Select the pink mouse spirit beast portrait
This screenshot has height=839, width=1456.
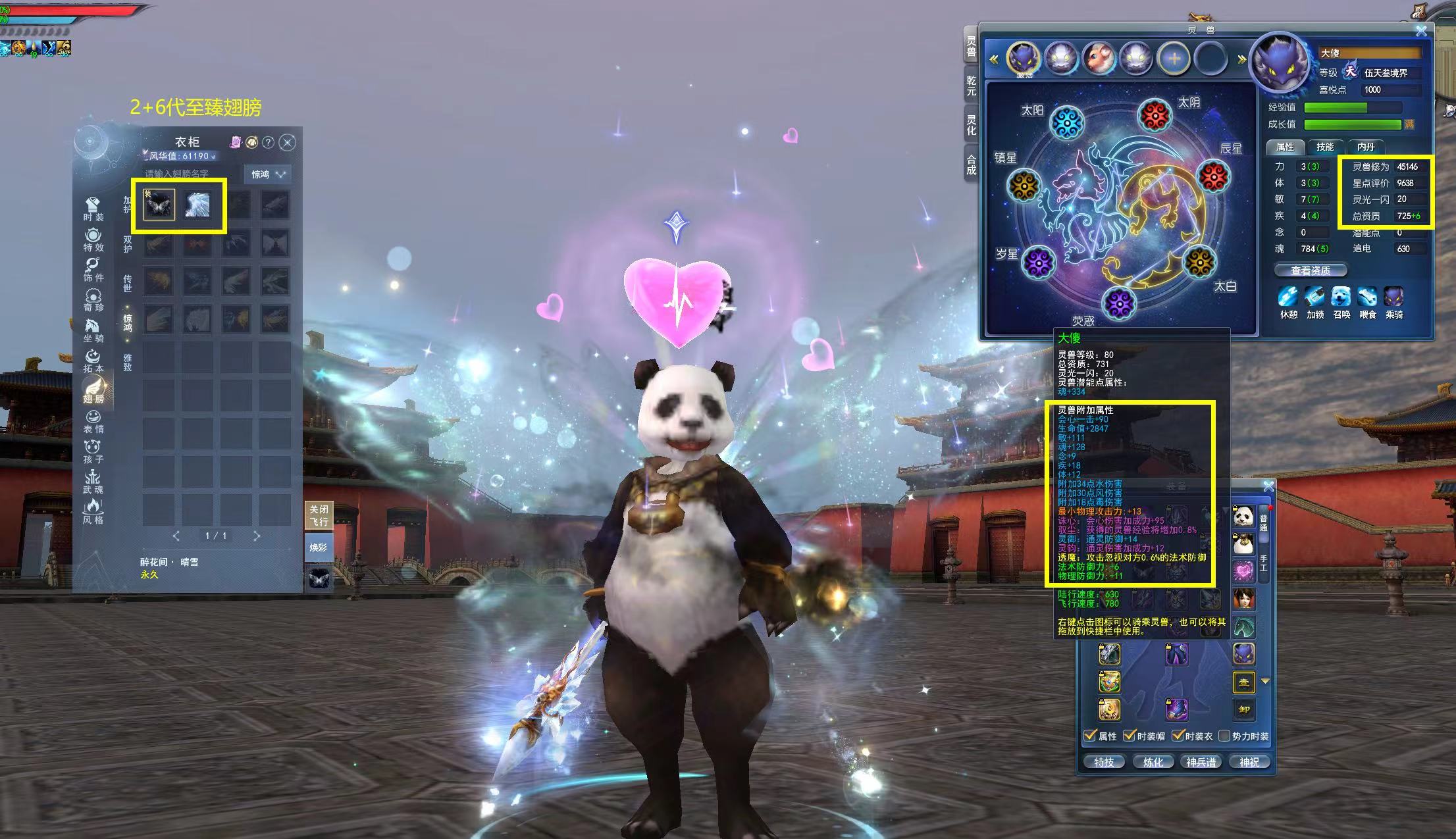click(1099, 59)
